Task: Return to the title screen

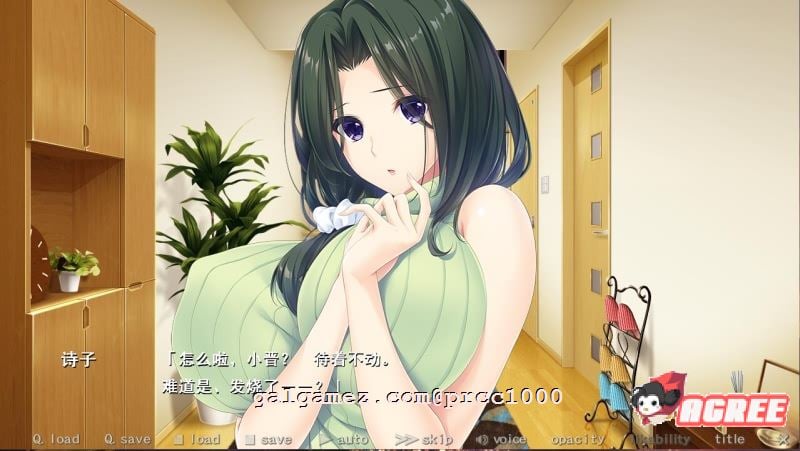Action: (729, 439)
